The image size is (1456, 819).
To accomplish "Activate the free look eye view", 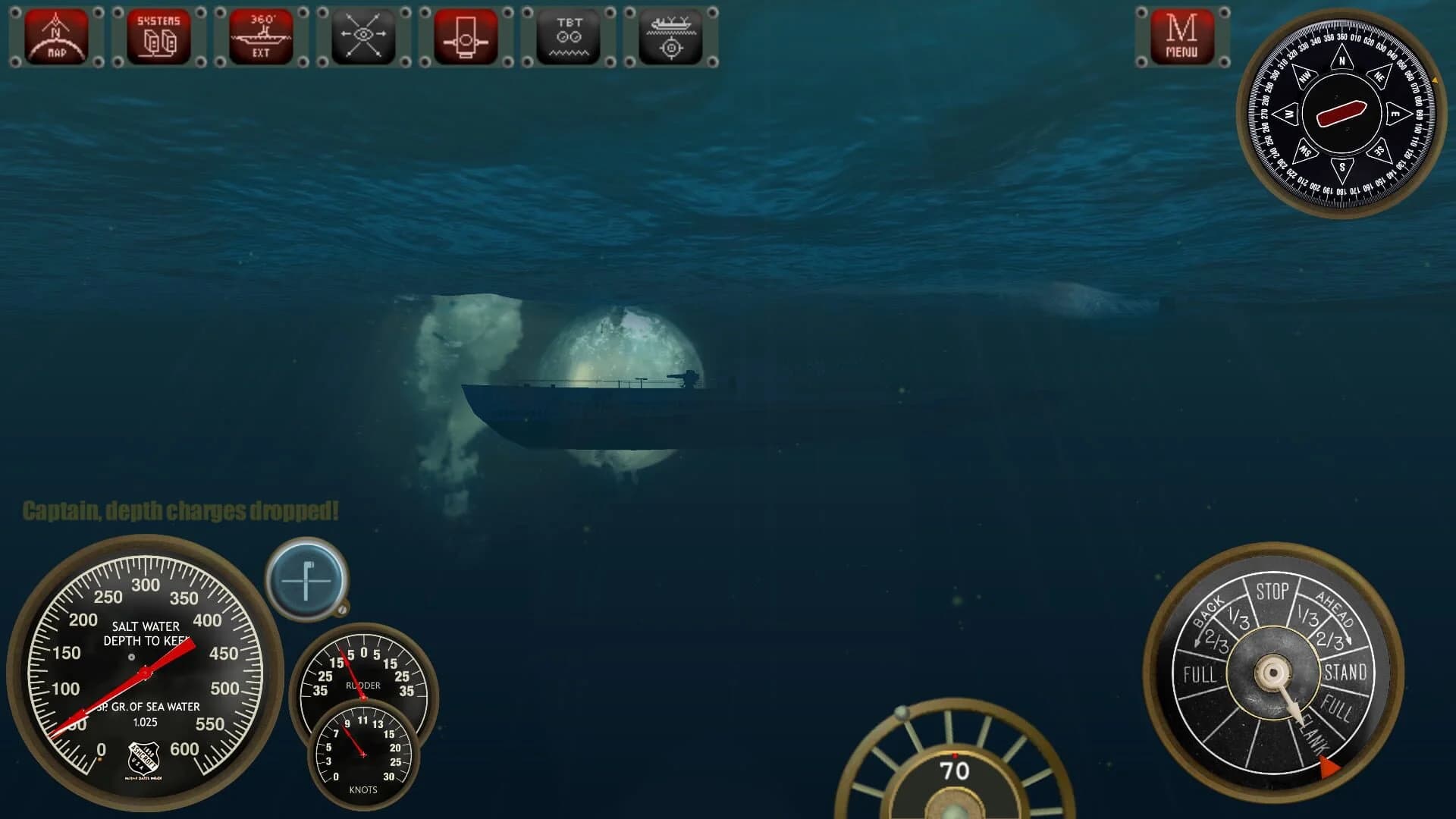I will (362, 36).
